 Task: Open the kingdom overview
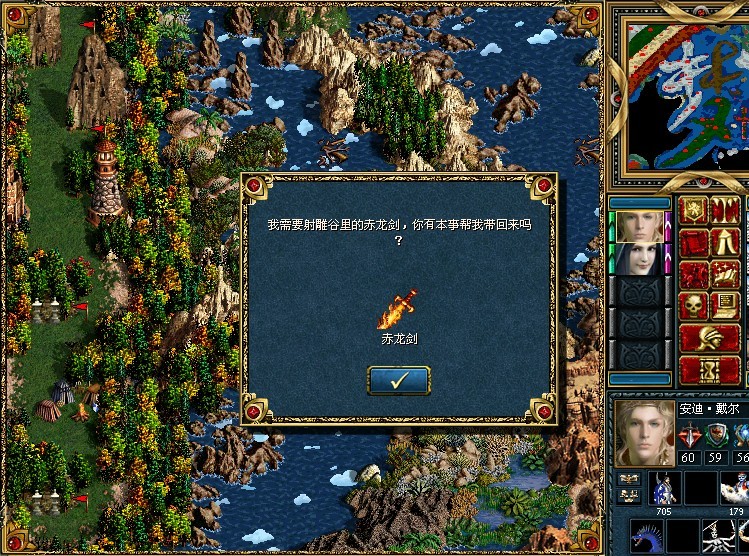point(694,212)
